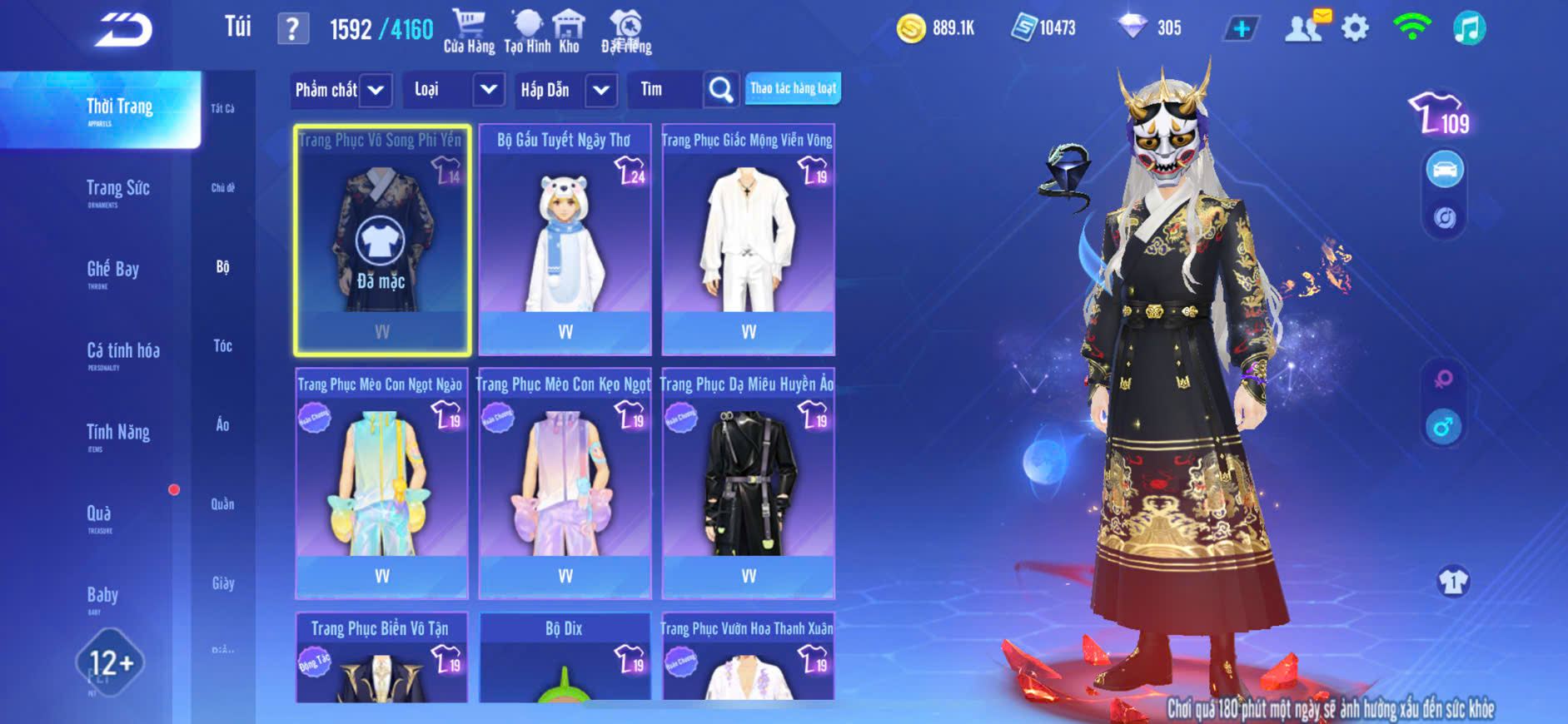Choose the Trang Phục Dạ Miêu Huyền Ảo outfit
Viewport: 1568px width, 724px height.
tap(748, 483)
